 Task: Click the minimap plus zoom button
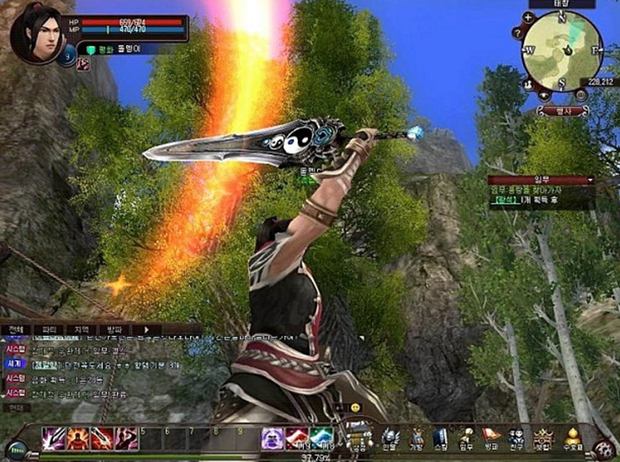point(527,17)
